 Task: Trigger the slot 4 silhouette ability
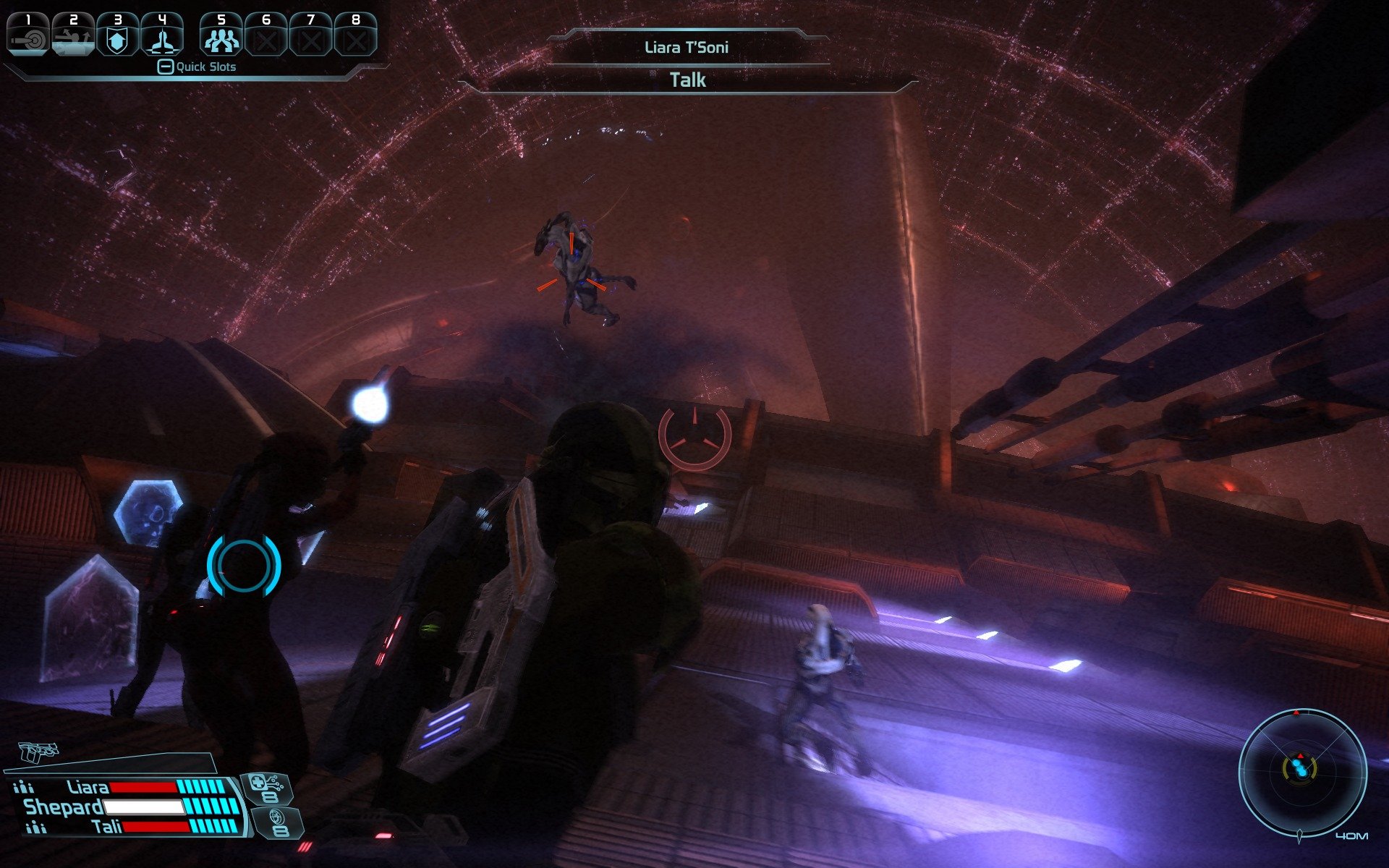(161, 35)
